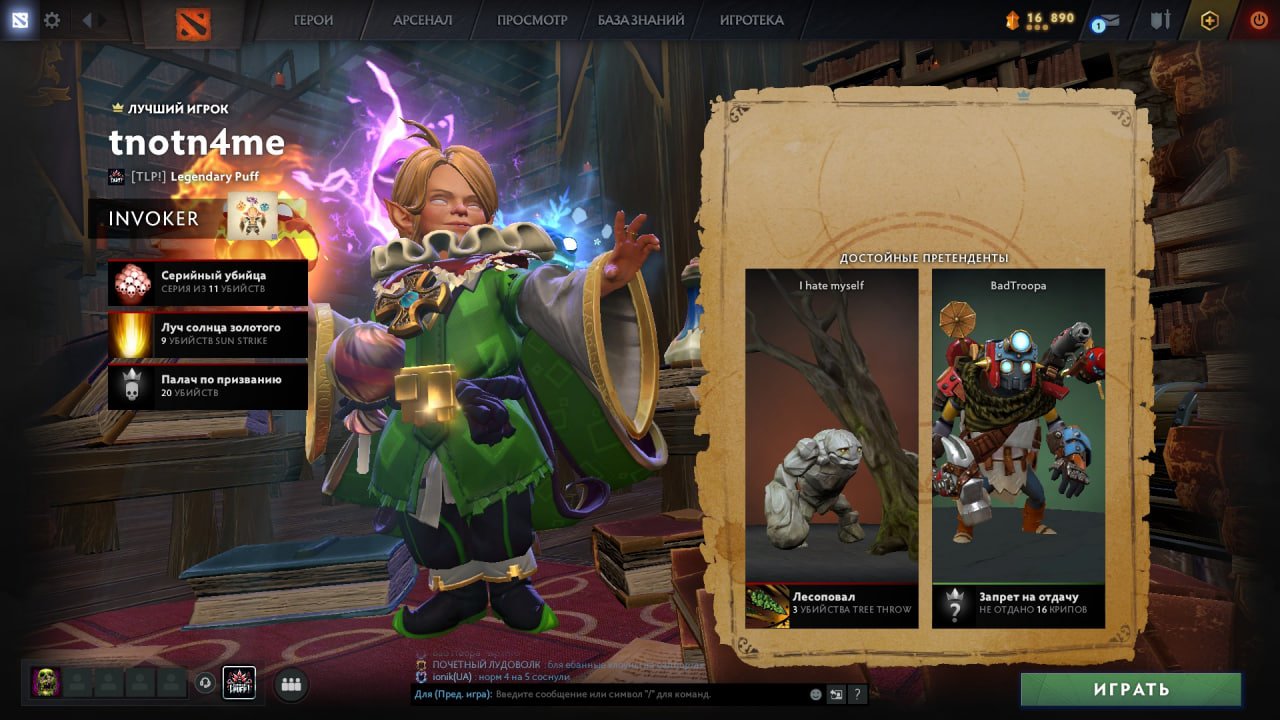The width and height of the screenshot is (1280, 720).
Task: Click the Dota 2 logo home button
Action: (193, 22)
